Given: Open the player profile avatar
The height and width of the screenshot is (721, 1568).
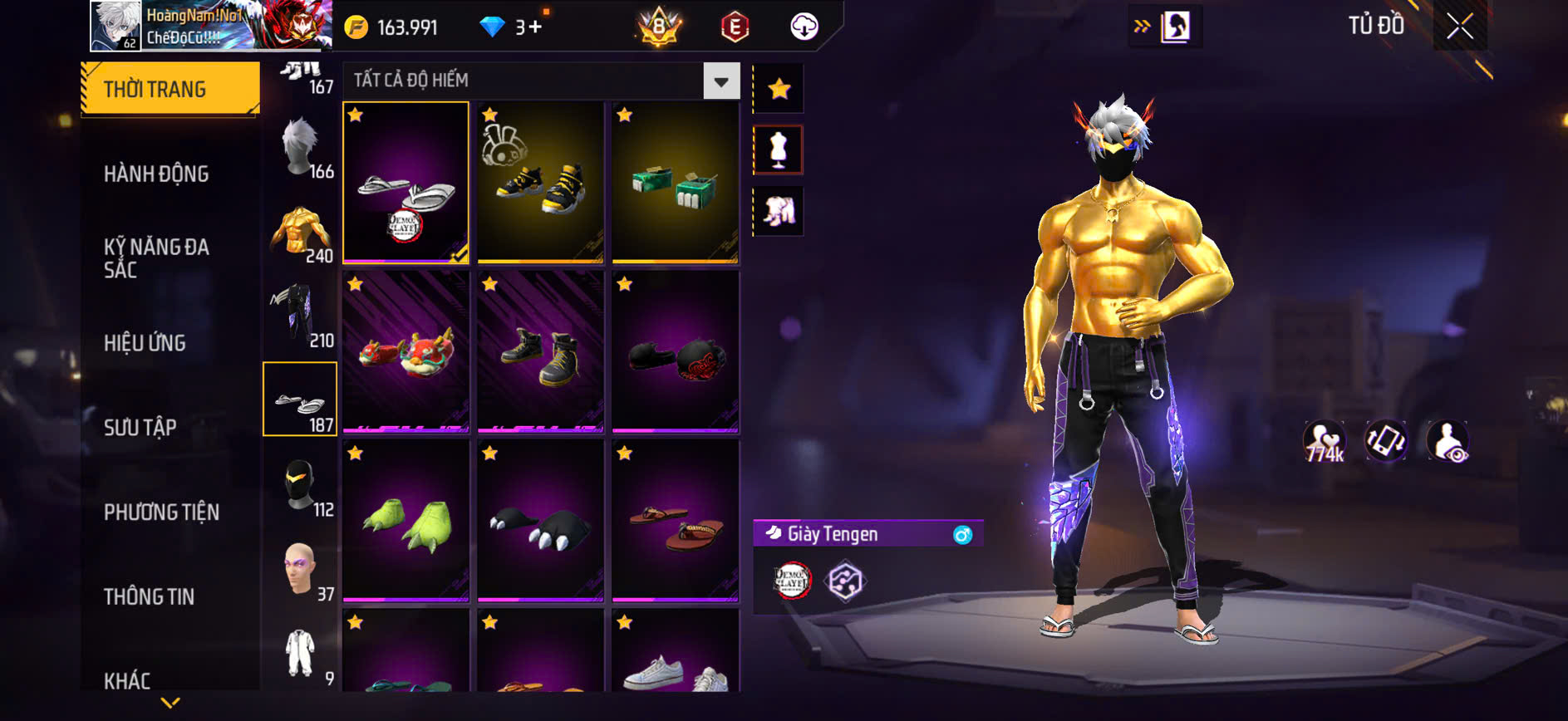Looking at the screenshot, I should point(116,26).
